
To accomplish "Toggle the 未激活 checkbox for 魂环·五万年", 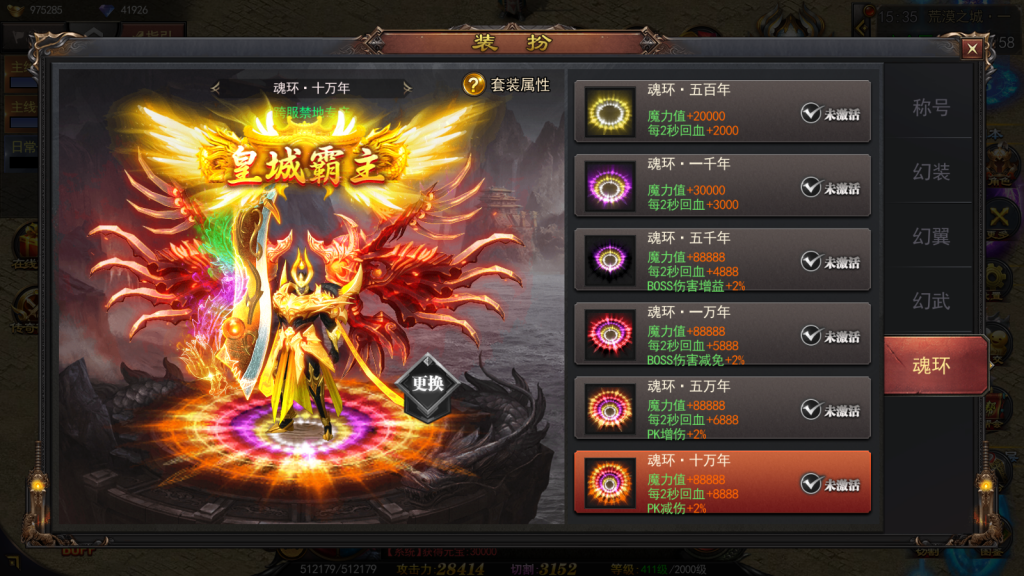I will pos(811,409).
